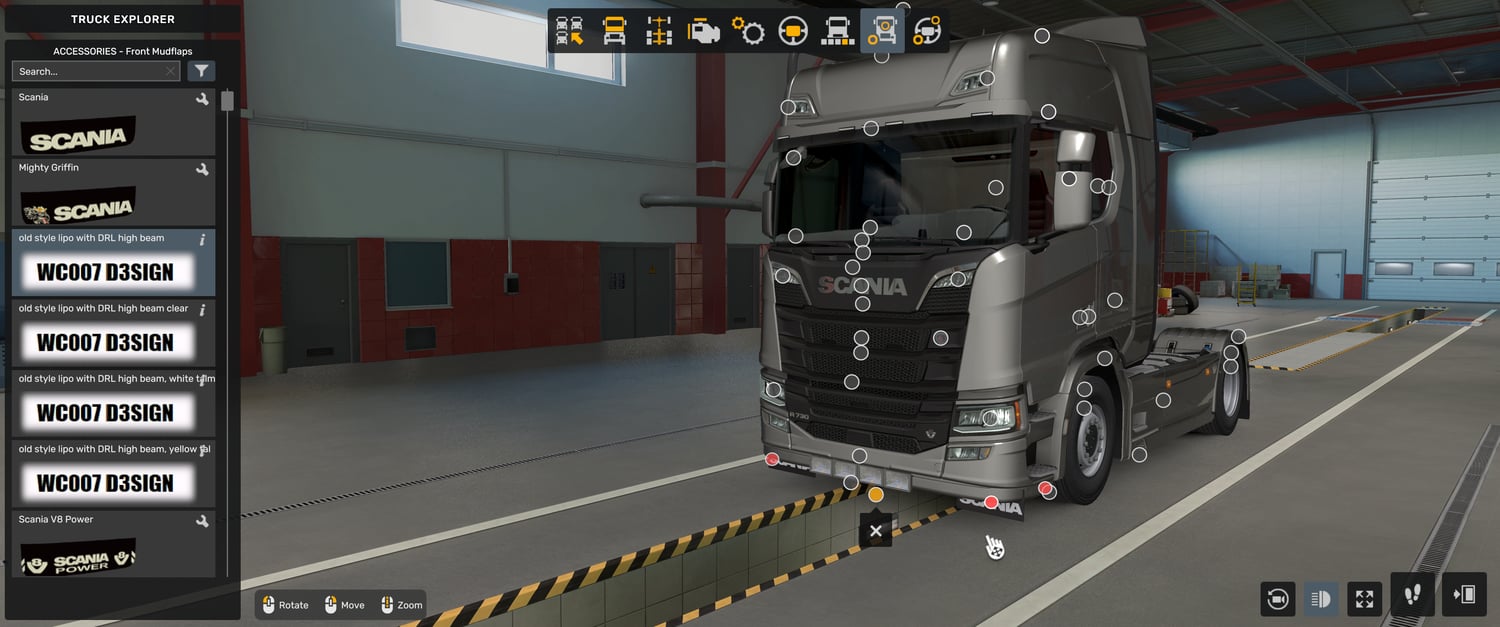Toggle the truck headlights button
The height and width of the screenshot is (627, 1500).
click(x=1321, y=599)
